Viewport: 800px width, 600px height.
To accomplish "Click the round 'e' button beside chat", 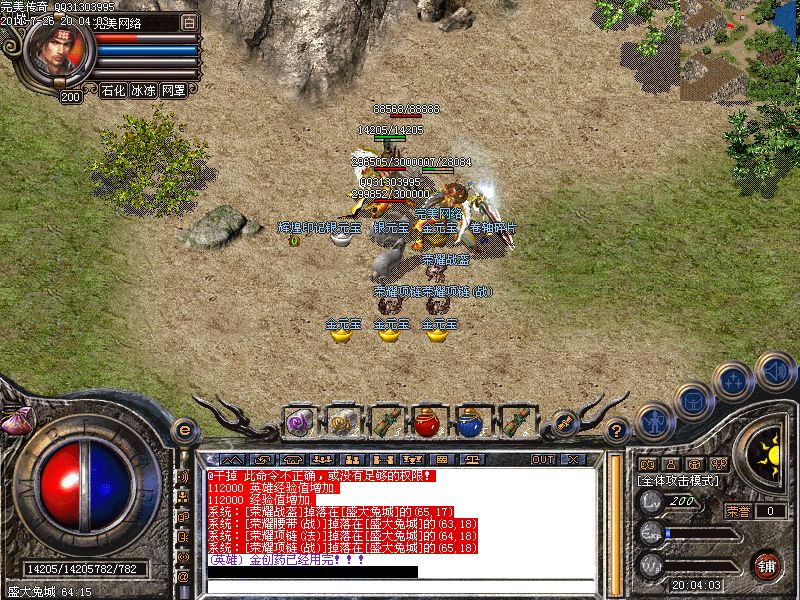I will coord(184,430).
